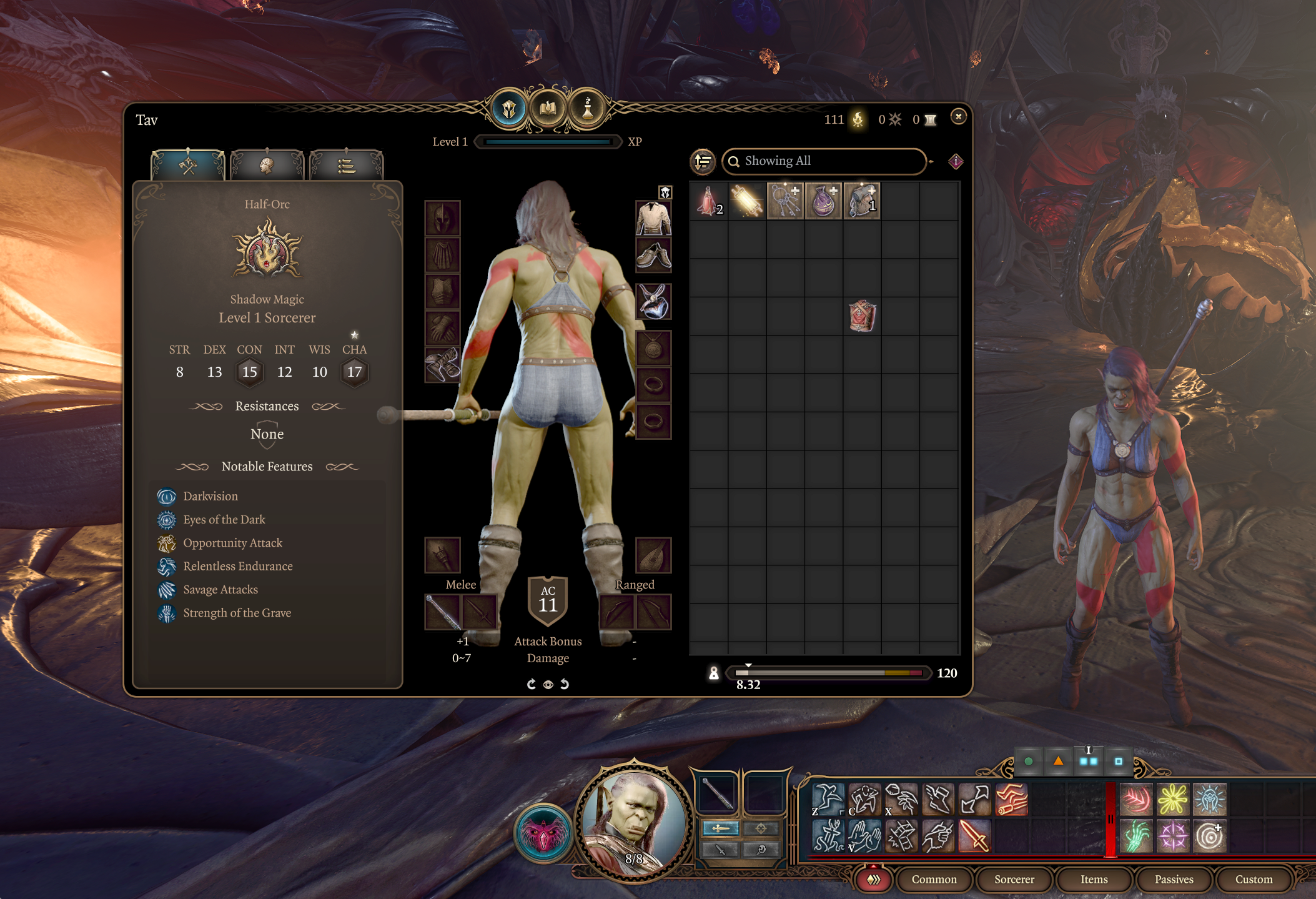1316x899 pixels.
Task: Switch hotbar to Sorcerer abilities
Action: click(x=1014, y=880)
